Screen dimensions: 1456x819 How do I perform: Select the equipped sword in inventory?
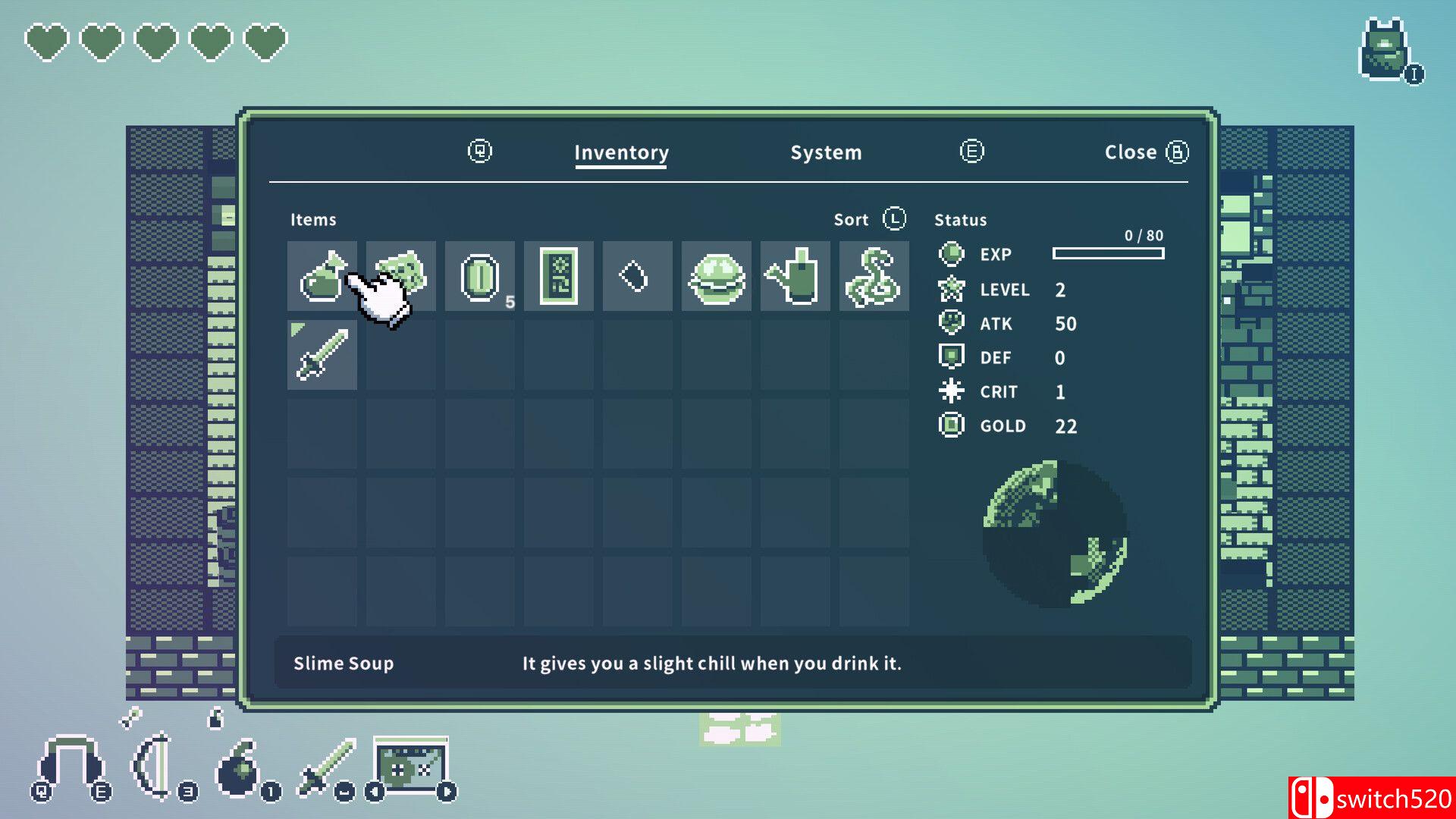(322, 355)
